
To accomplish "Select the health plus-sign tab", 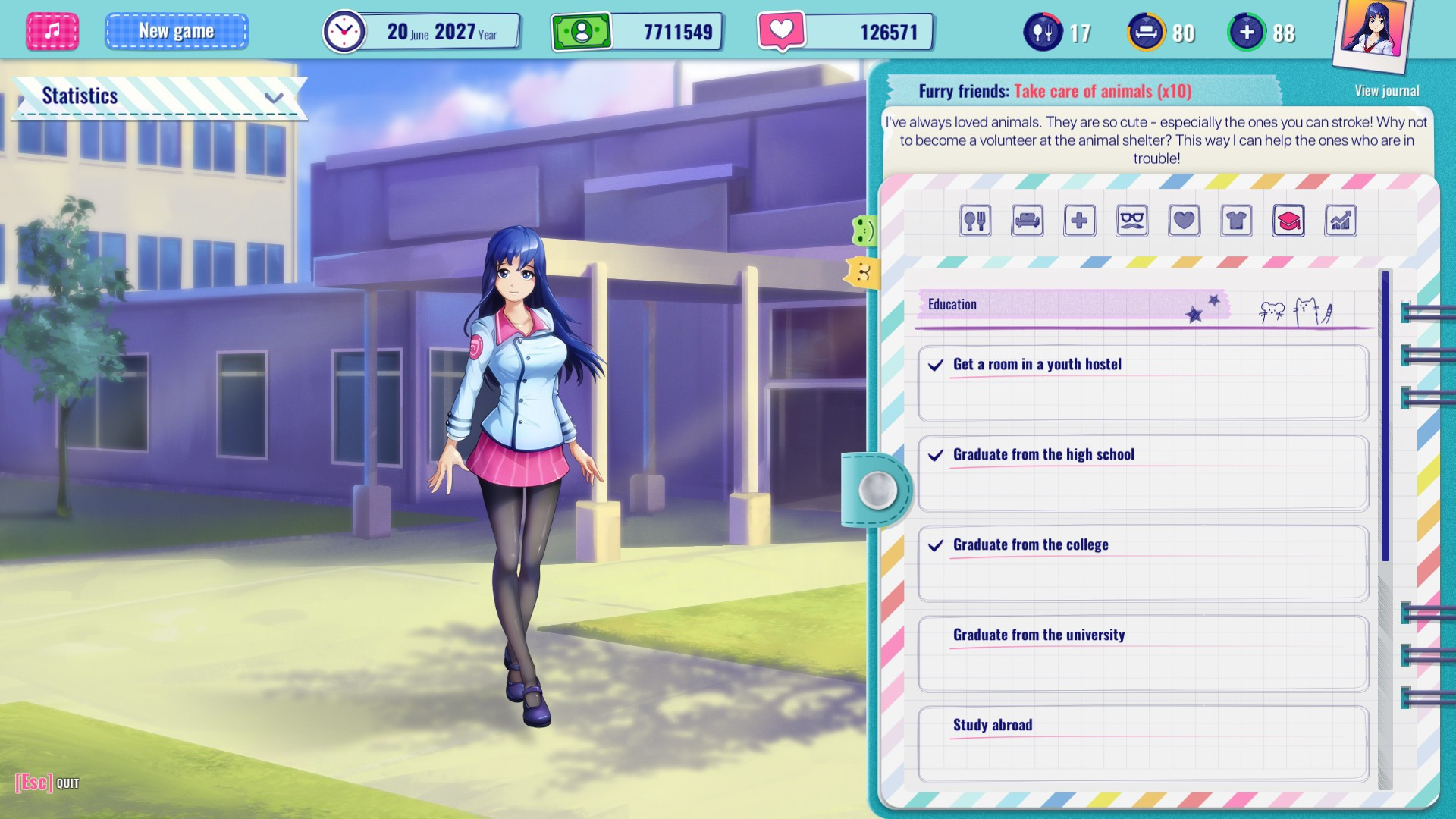I will pos(1079,221).
